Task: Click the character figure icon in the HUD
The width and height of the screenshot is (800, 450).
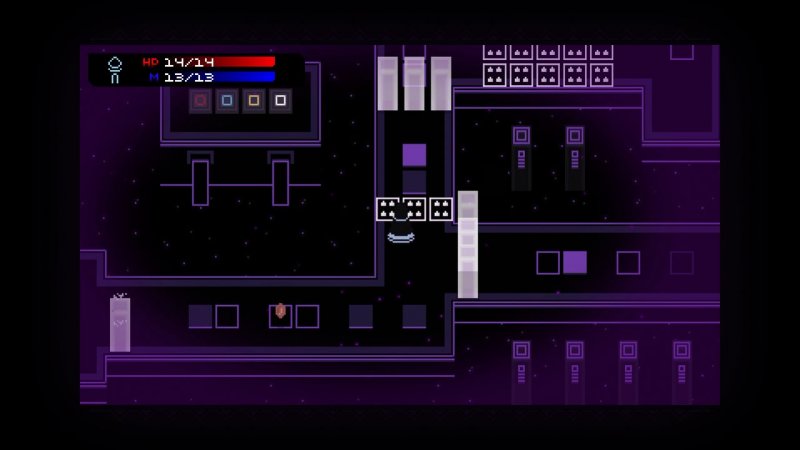Action: pos(115,69)
